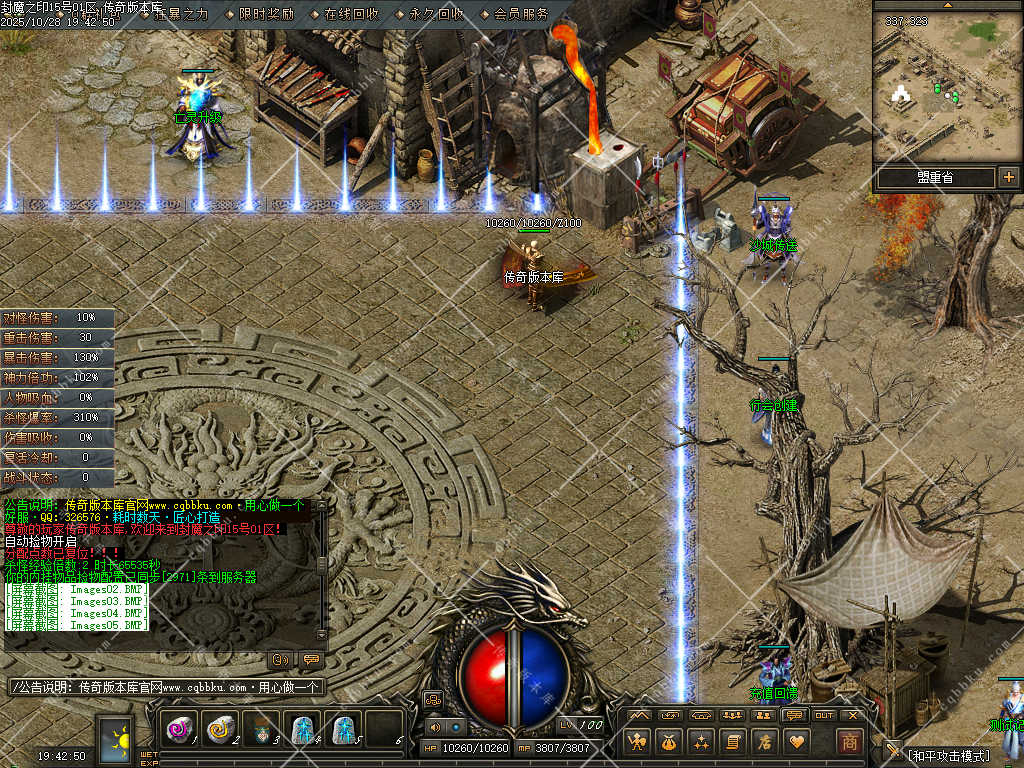Toggle the sound speaker button near HP
Viewport: 1024px width, 768px height.
(434, 727)
